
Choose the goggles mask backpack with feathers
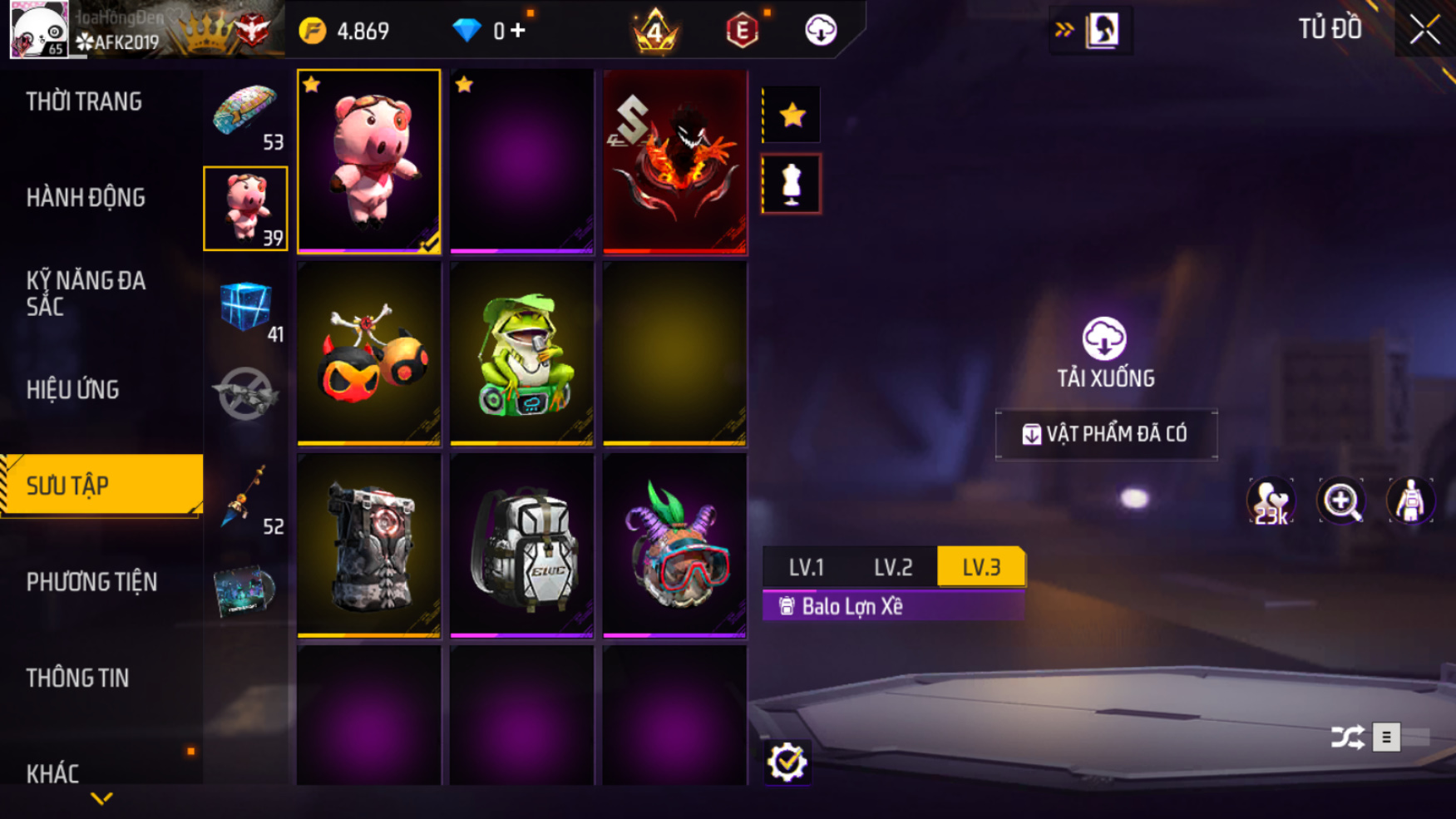[x=674, y=545]
